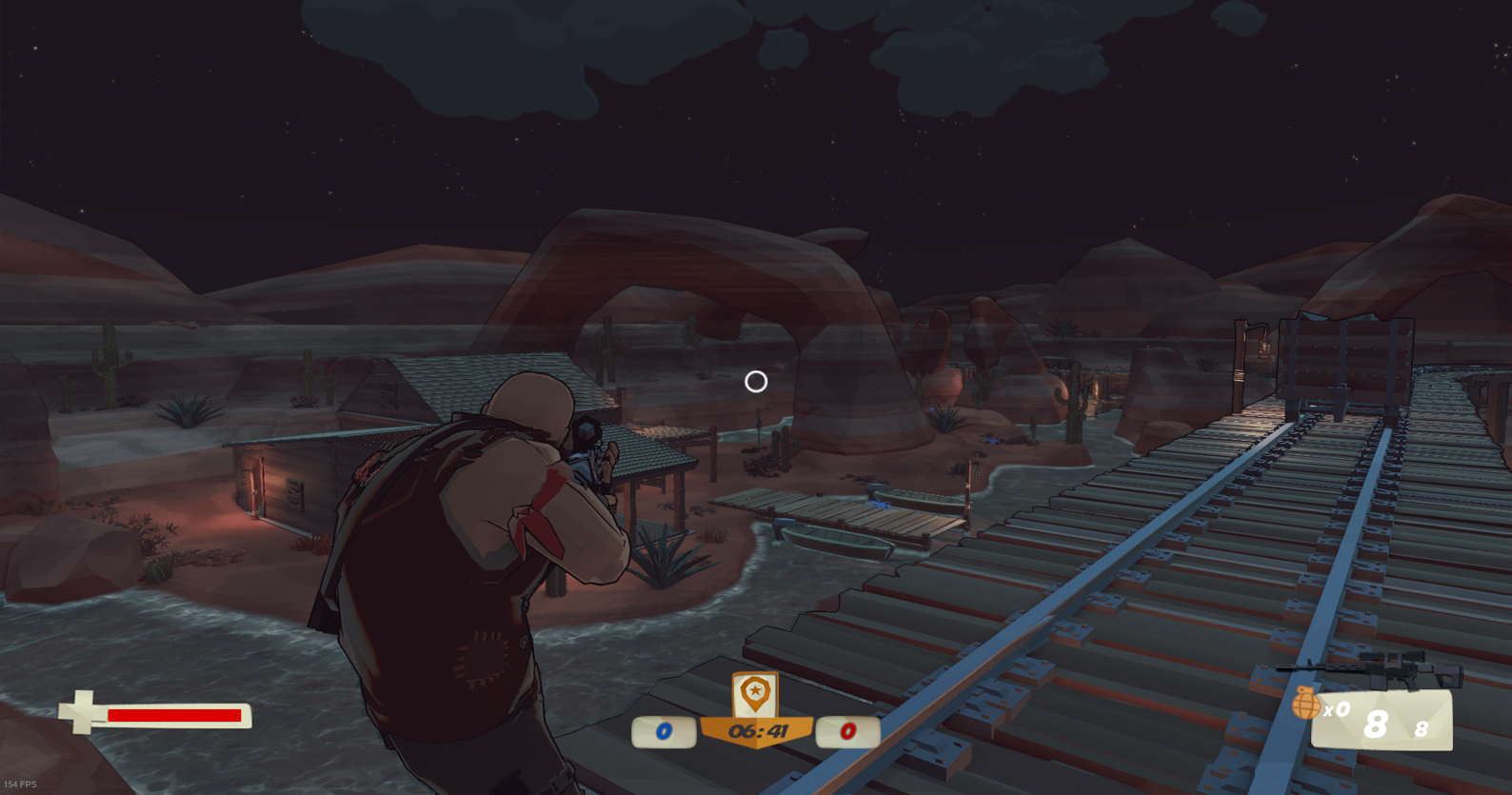Click the blue team score badge

[x=664, y=731]
